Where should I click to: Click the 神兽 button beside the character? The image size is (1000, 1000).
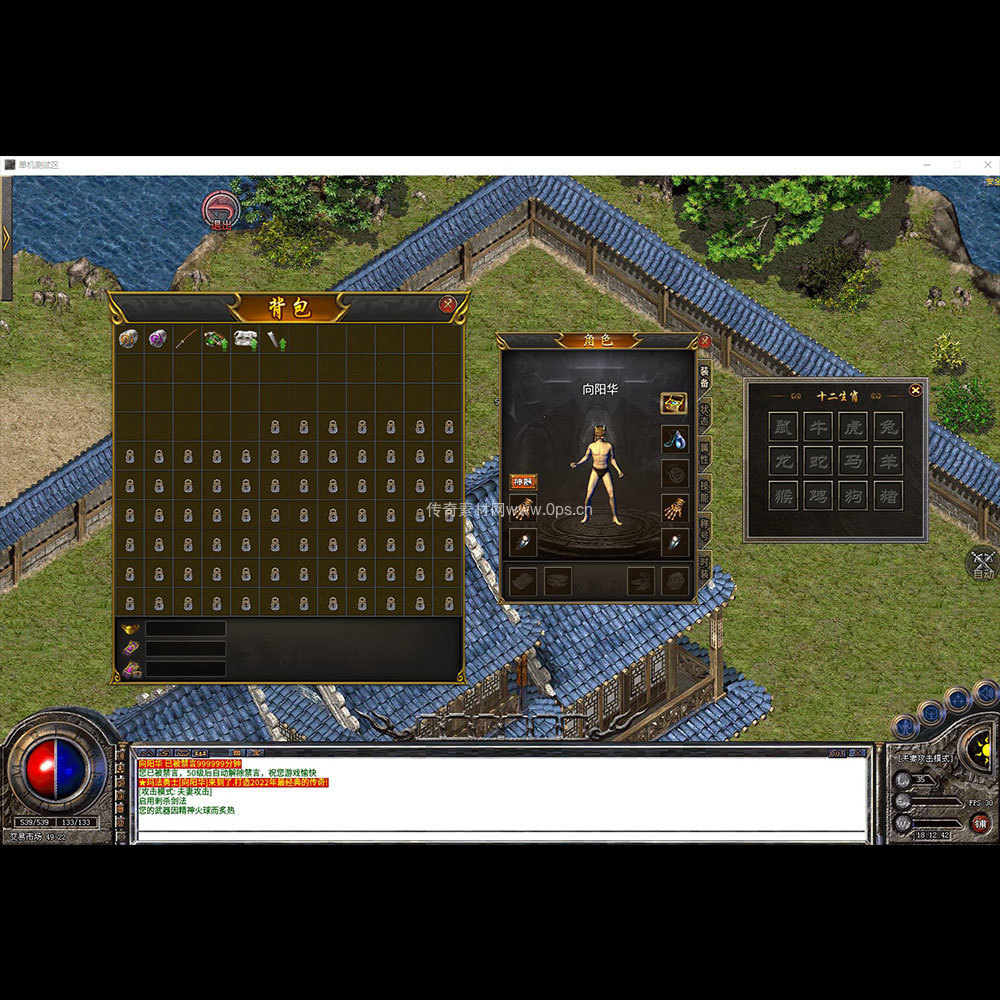tap(523, 482)
